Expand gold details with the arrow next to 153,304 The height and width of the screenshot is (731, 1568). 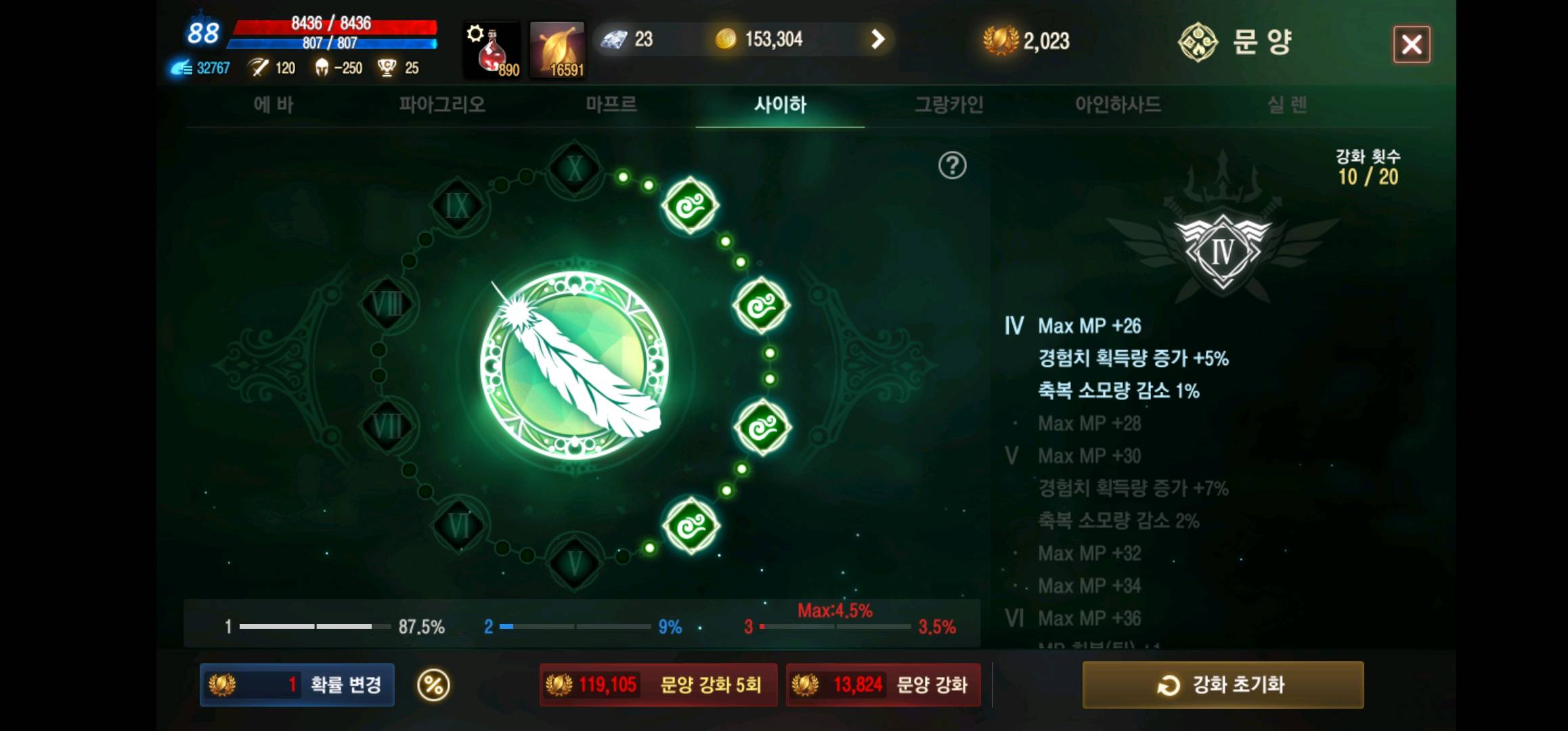coord(877,39)
